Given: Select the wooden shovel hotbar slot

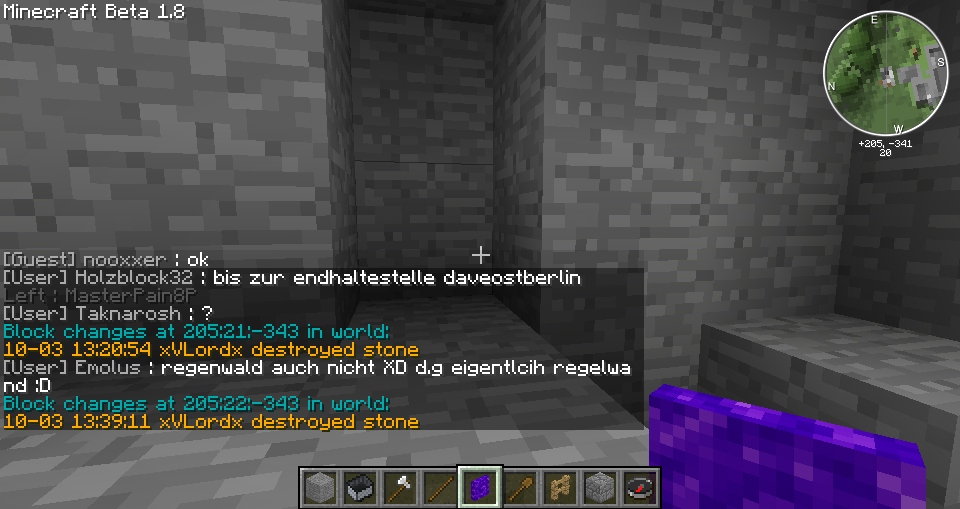Looking at the screenshot, I should pyautogui.click(x=519, y=487).
